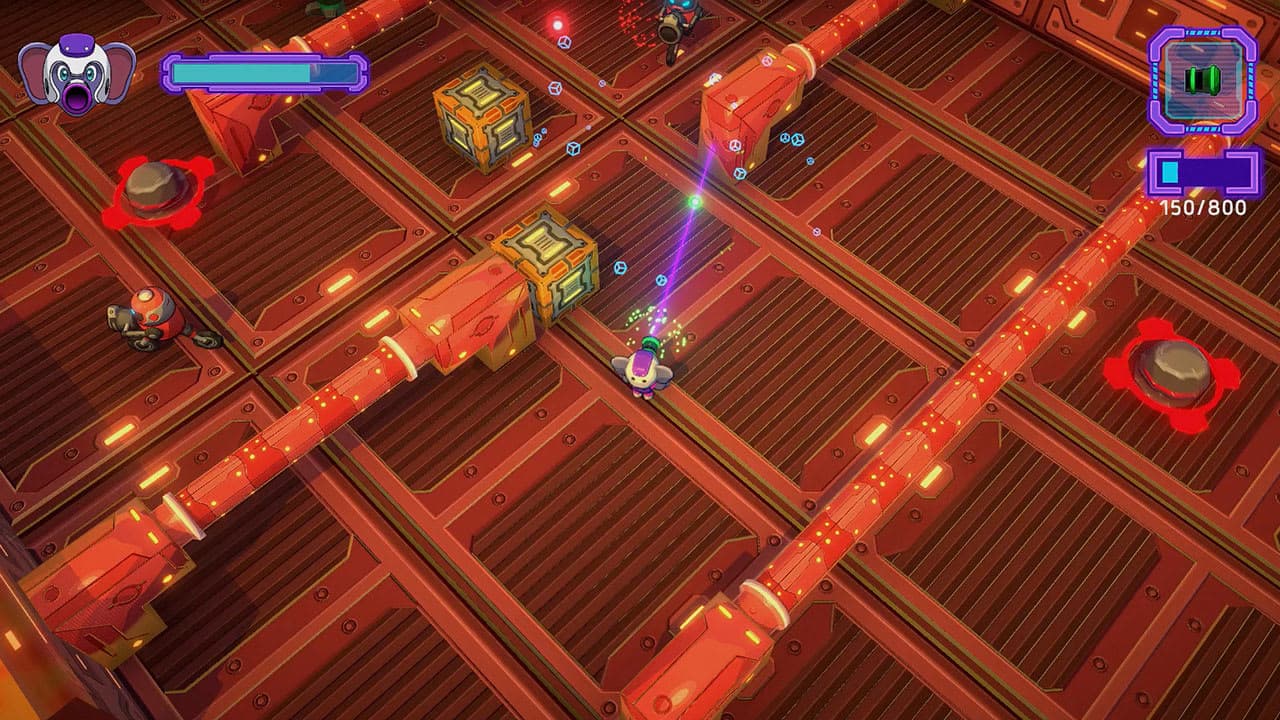Click the green laser beam tip
The width and height of the screenshot is (1280, 720).
(695, 202)
